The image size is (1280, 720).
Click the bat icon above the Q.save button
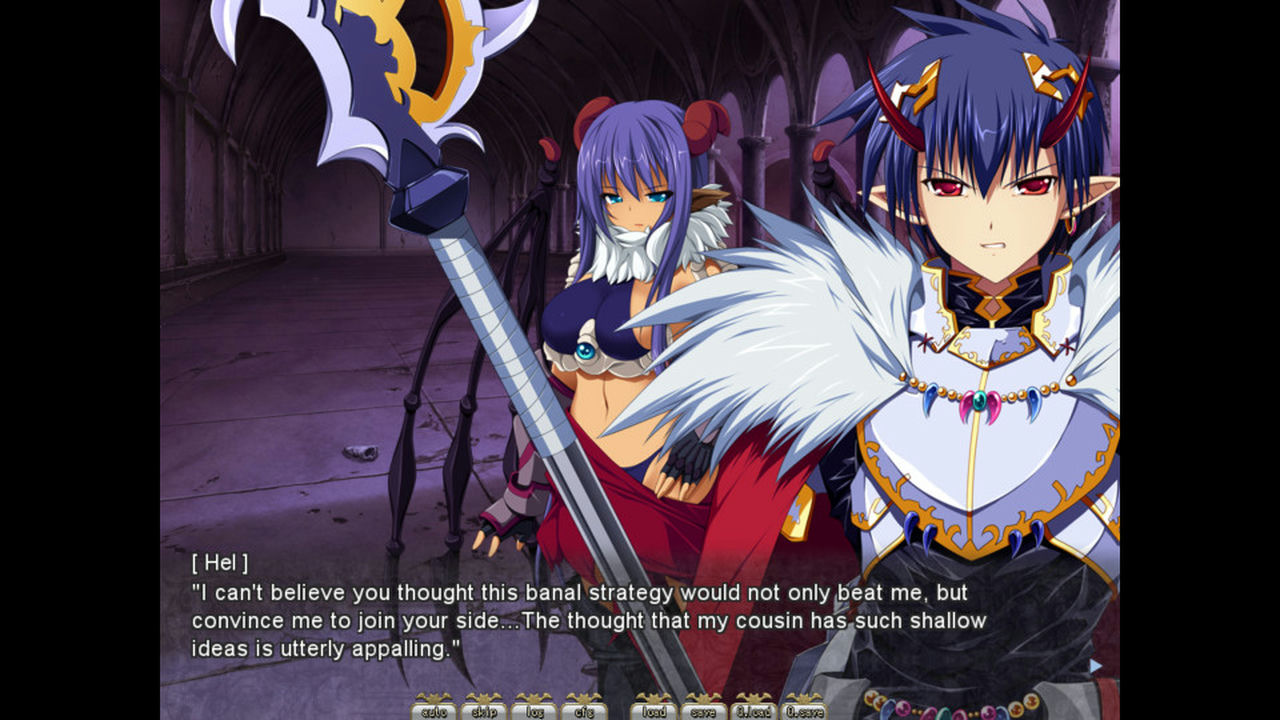click(x=807, y=697)
